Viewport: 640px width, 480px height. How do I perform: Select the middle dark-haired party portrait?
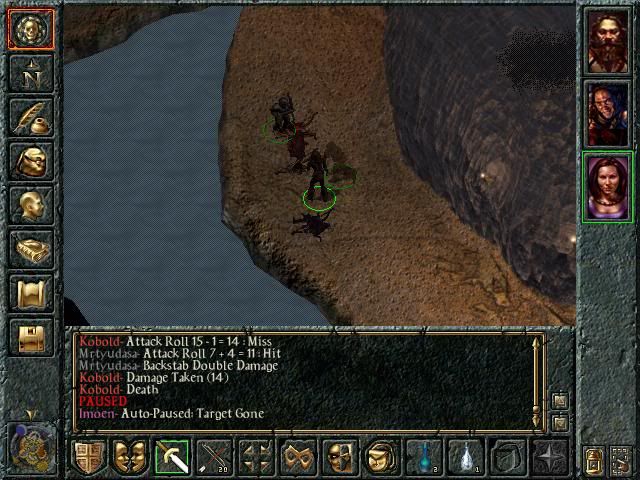(608, 114)
